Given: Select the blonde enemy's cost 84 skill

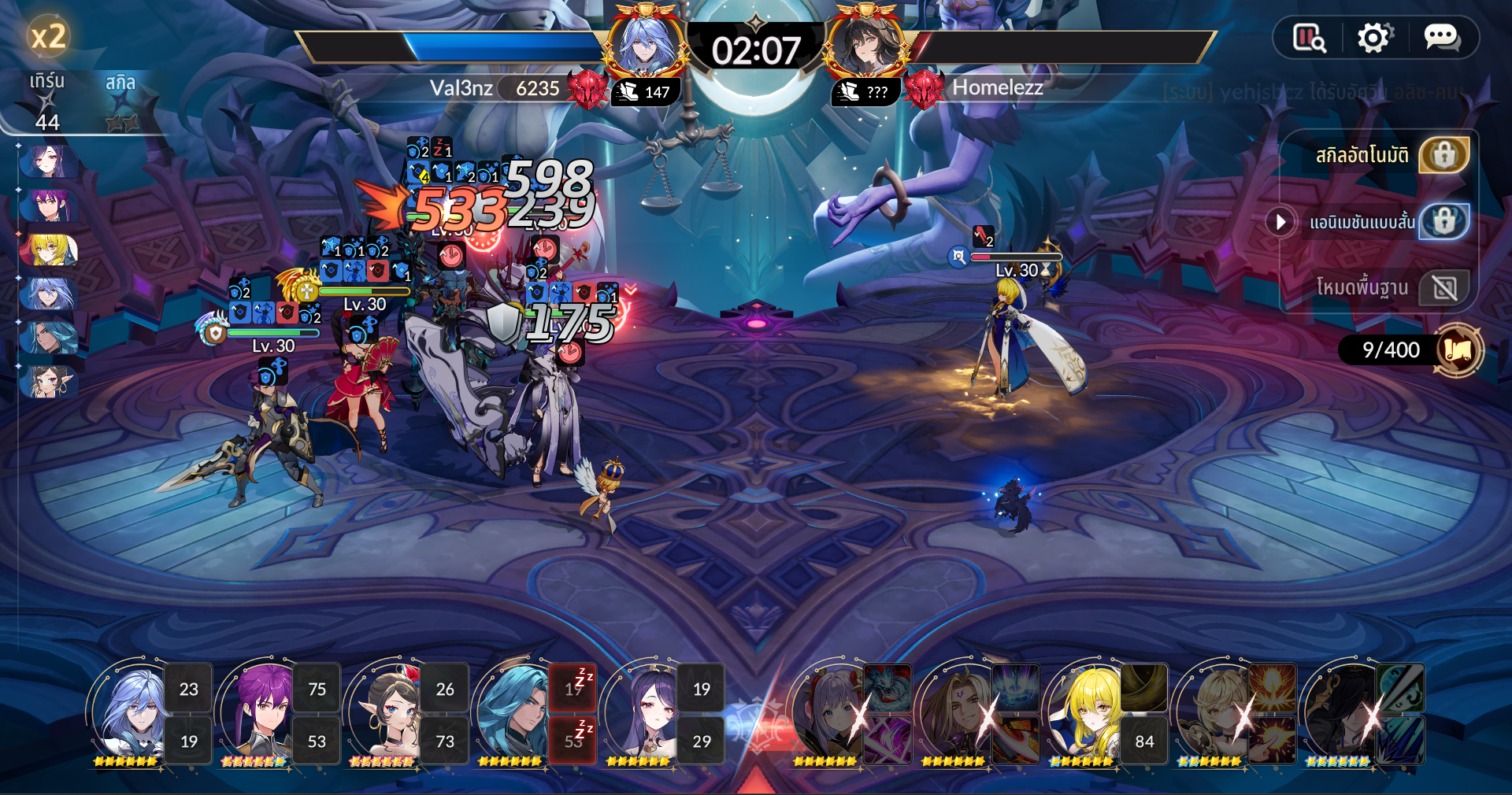Looking at the screenshot, I should (1144, 741).
